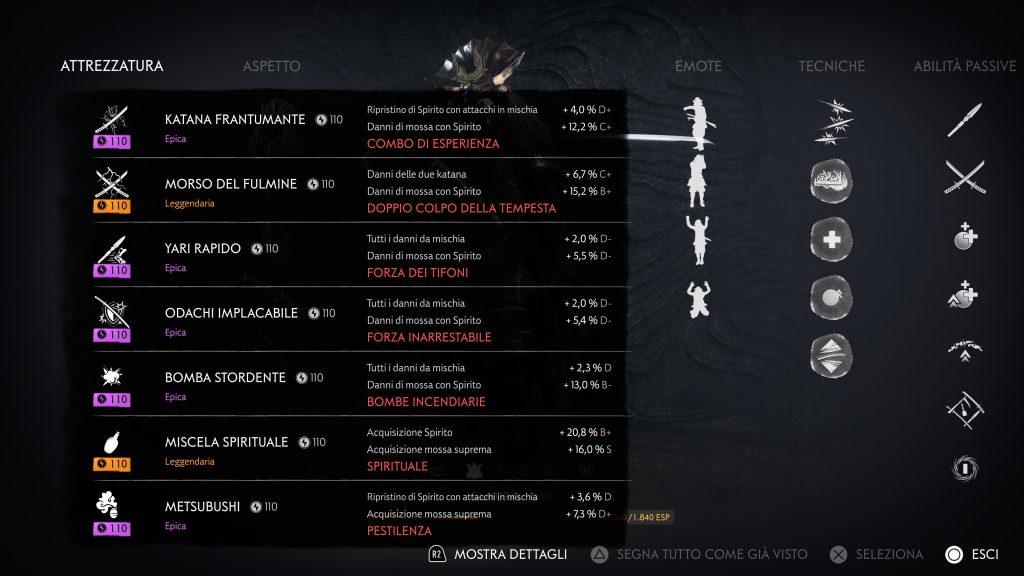Select the healing cross technique icon
The height and width of the screenshot is (576, 1024).
click(x=832, y=238)
